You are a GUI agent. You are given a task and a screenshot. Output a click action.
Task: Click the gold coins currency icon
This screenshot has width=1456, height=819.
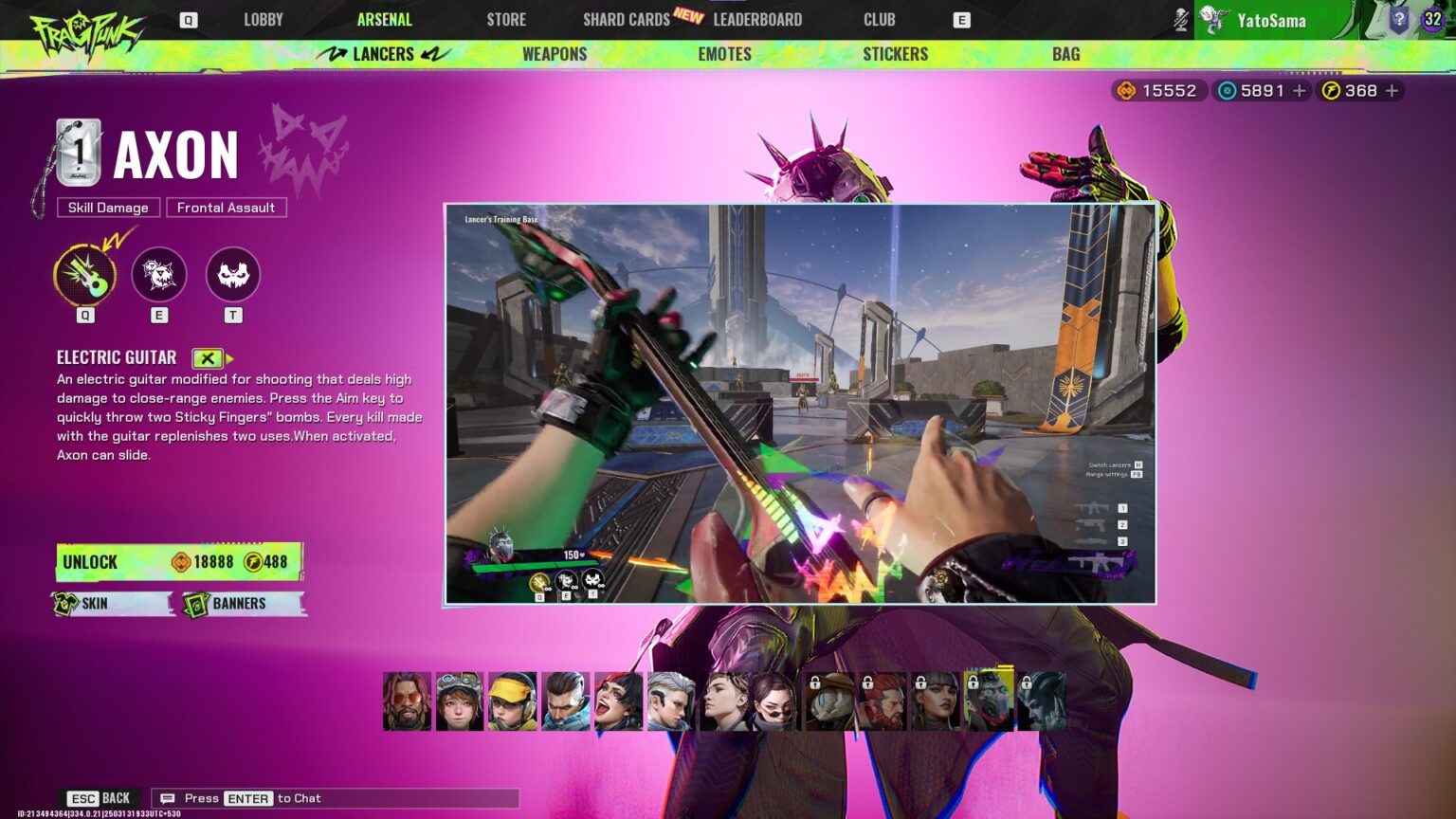coord(1125,90)
